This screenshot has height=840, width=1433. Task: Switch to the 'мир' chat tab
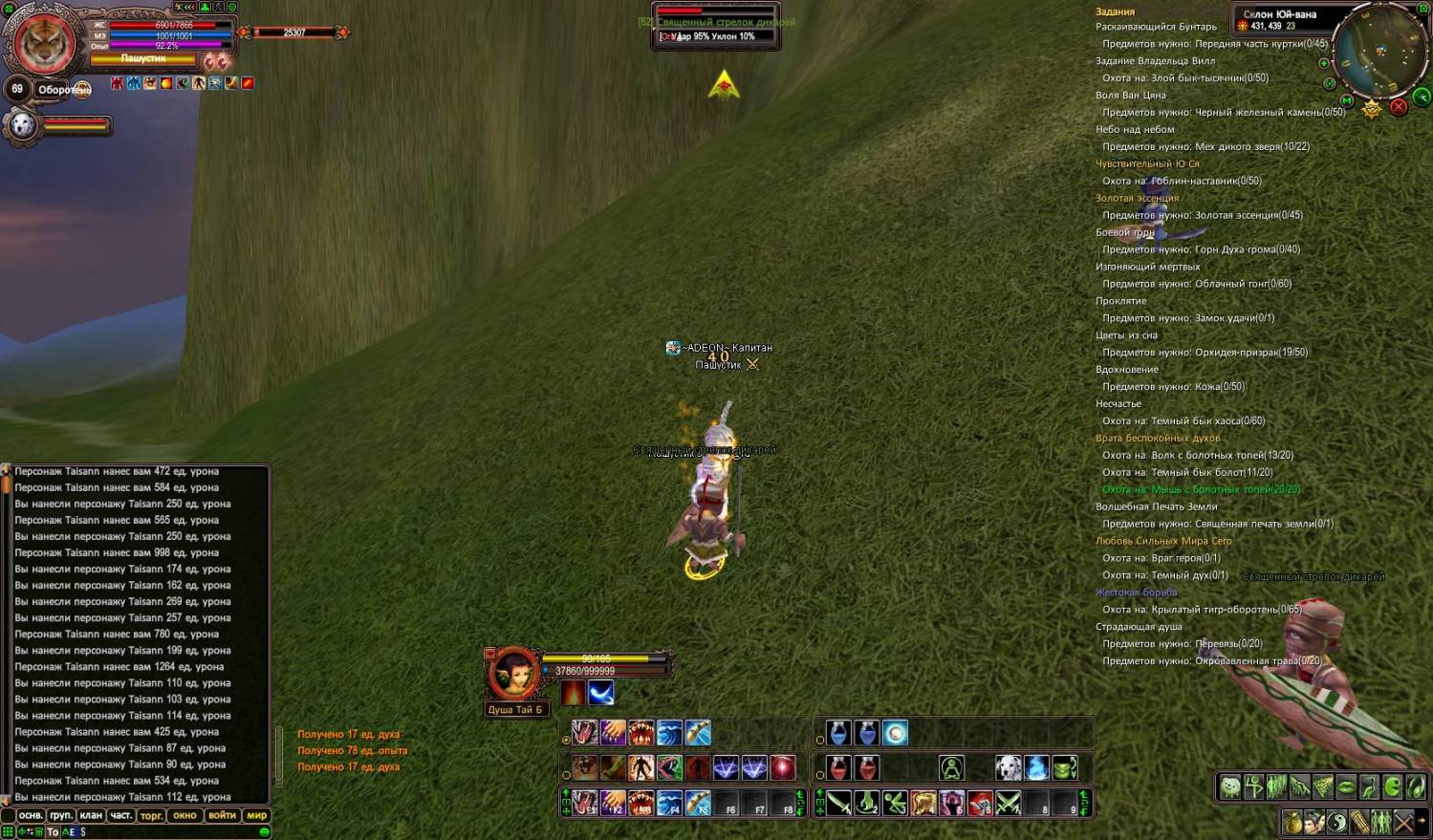point(256,815)
